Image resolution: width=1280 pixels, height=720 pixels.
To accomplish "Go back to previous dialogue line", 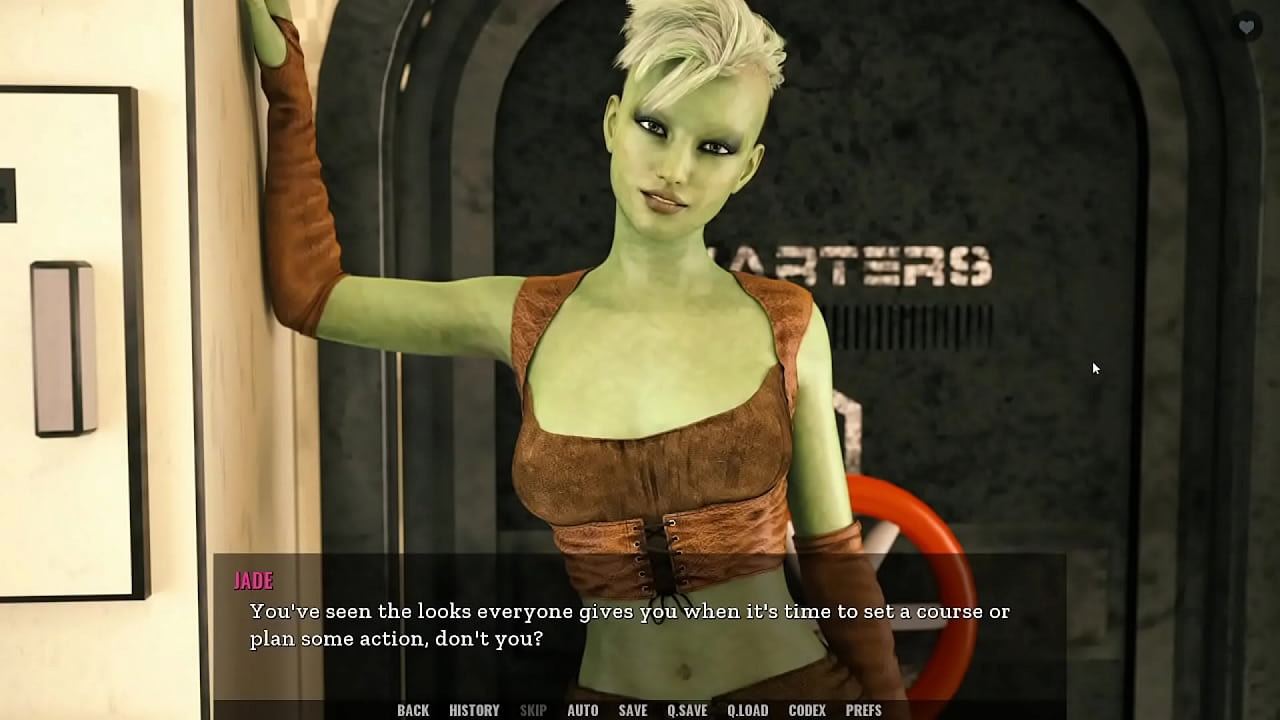I will click(x=413, y=710).
